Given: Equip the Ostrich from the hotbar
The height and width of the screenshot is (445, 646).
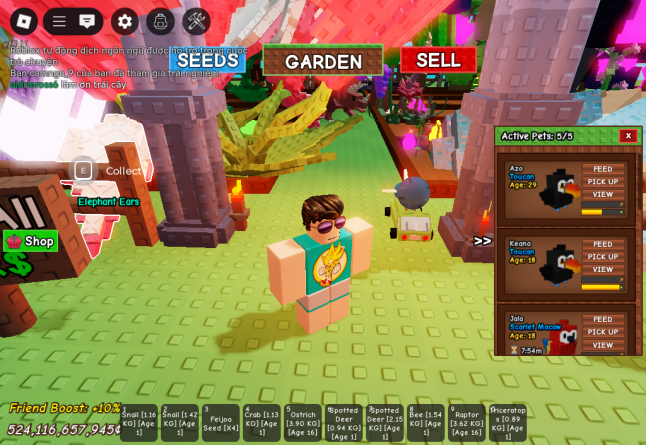Looking at the screenshot, I should tap(303, 423).
